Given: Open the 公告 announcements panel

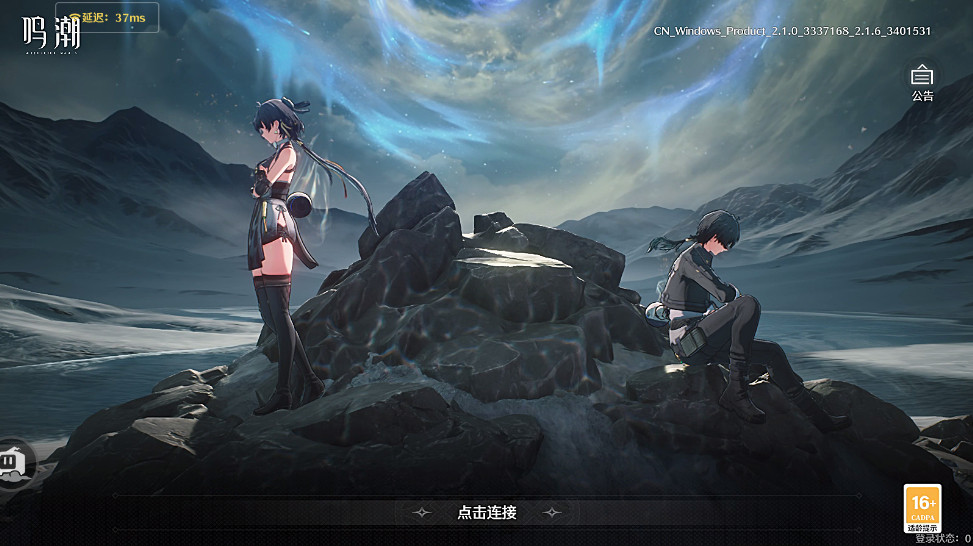Looking at the screenshot, I should (x=922, y=78).
